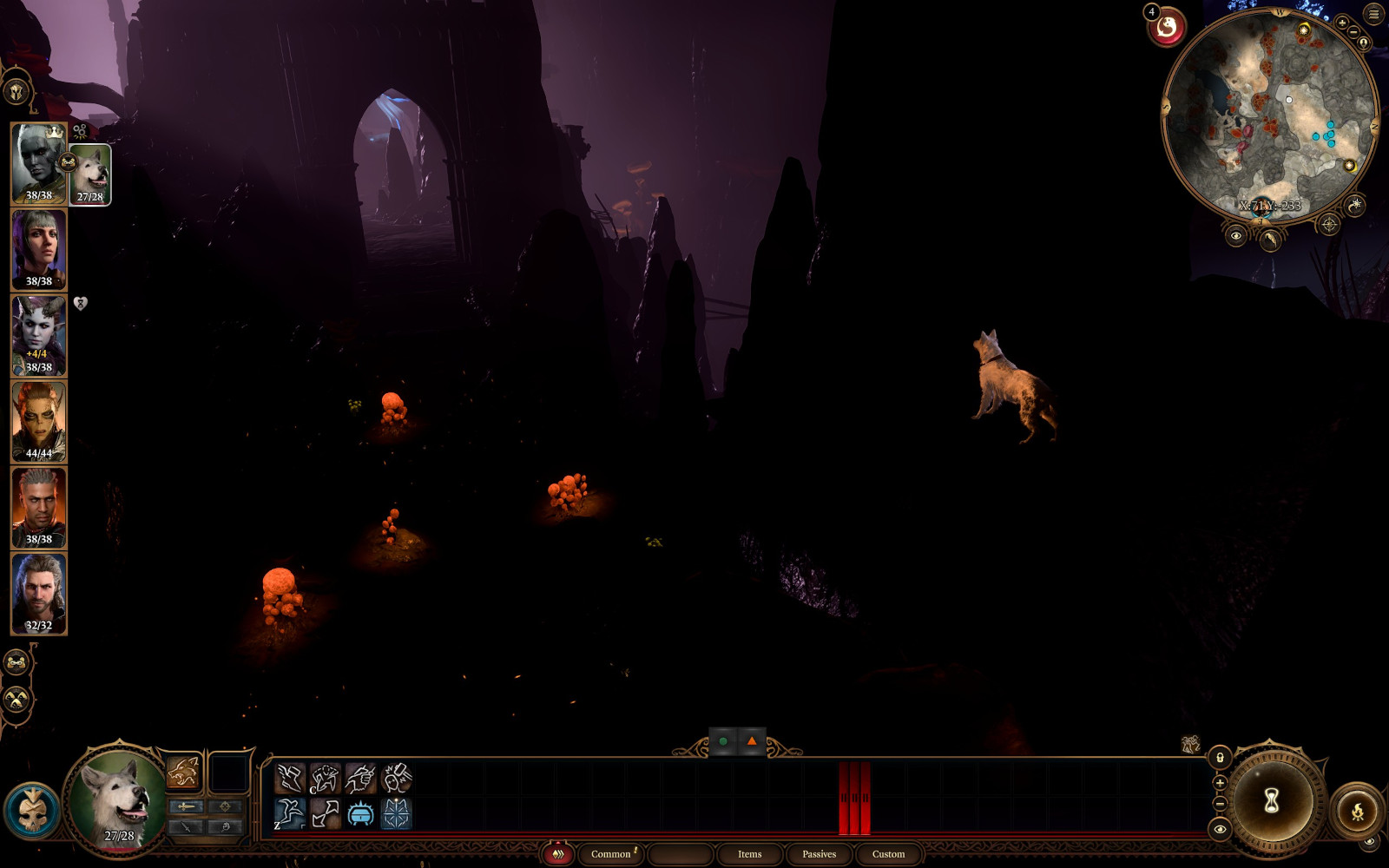
Task: Choose the bearded man portrait with 32/32
Action: (38, 593)
